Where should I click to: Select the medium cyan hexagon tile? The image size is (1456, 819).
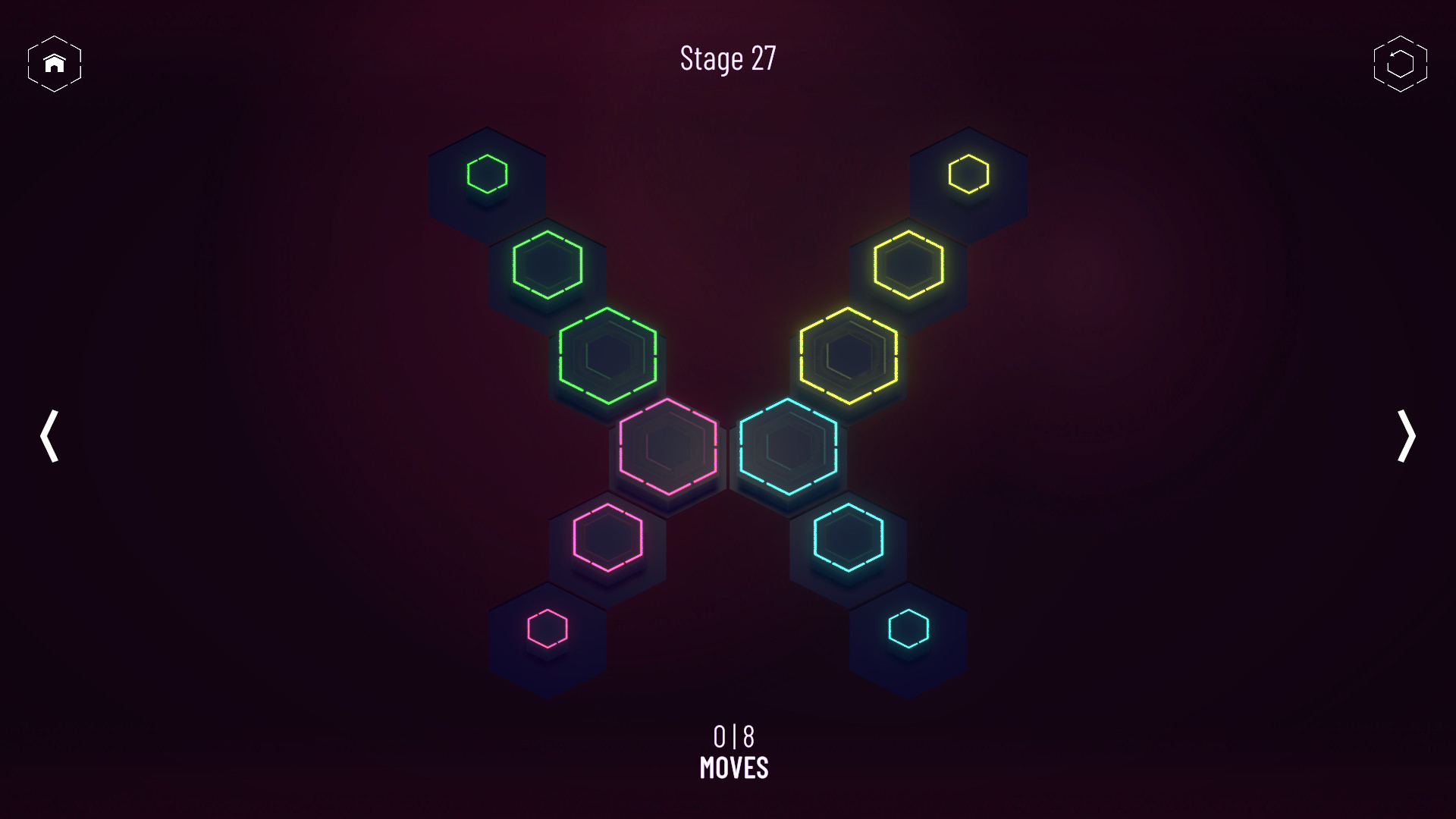(848, 539)
